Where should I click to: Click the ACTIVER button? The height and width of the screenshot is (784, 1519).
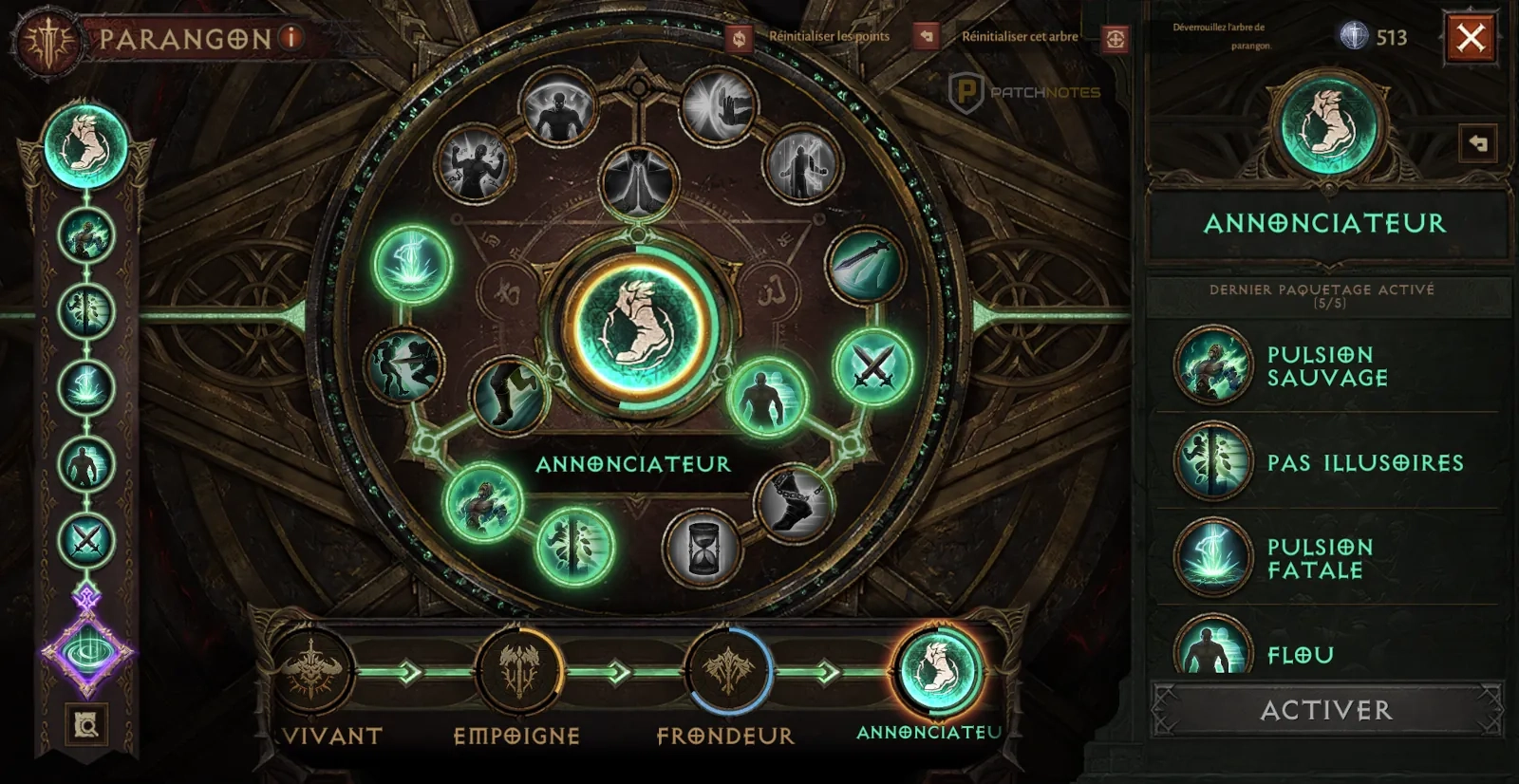(1326, 710)
